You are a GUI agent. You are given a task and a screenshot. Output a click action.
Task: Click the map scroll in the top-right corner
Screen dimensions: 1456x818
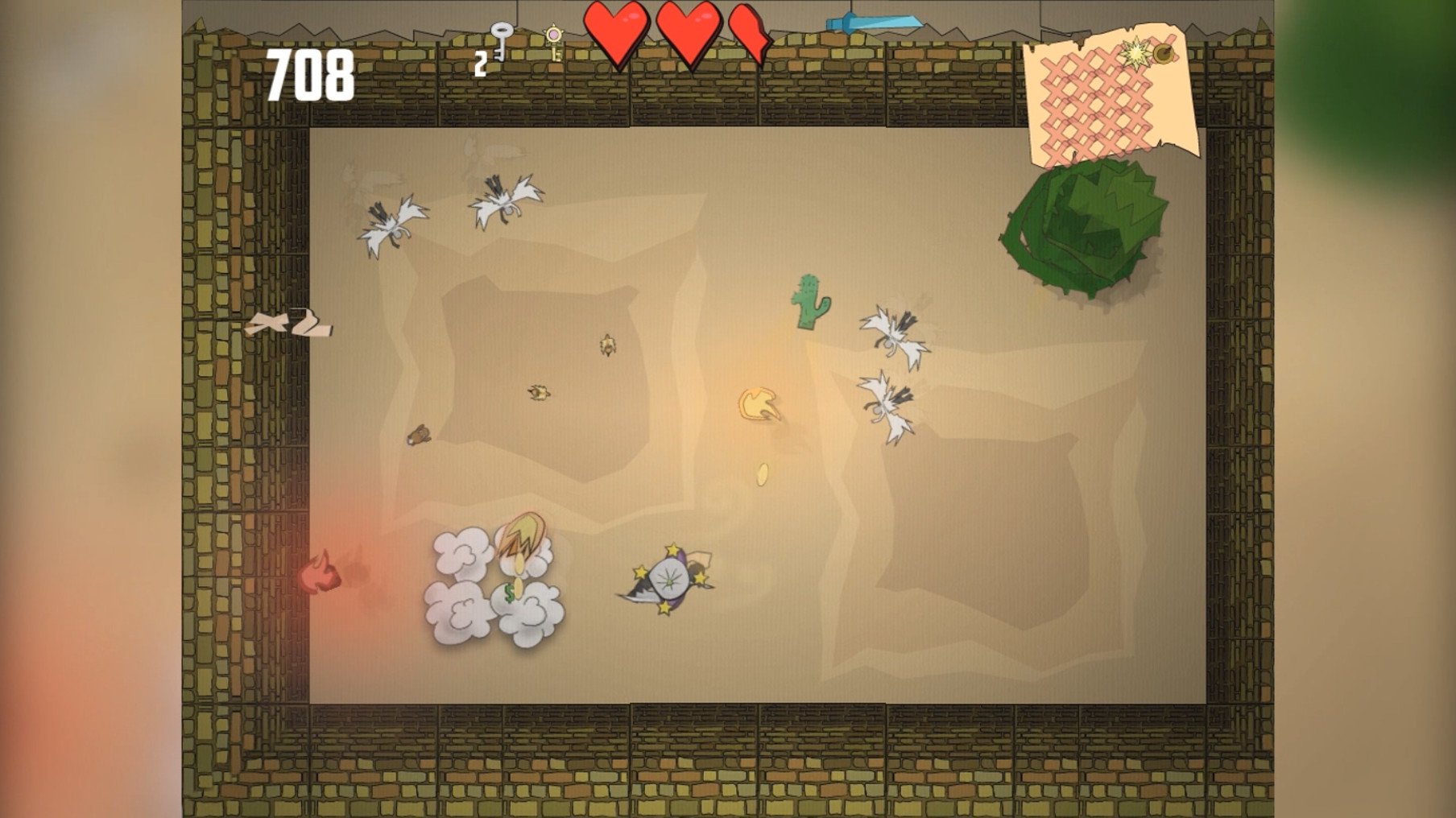tap(1111, 93)
